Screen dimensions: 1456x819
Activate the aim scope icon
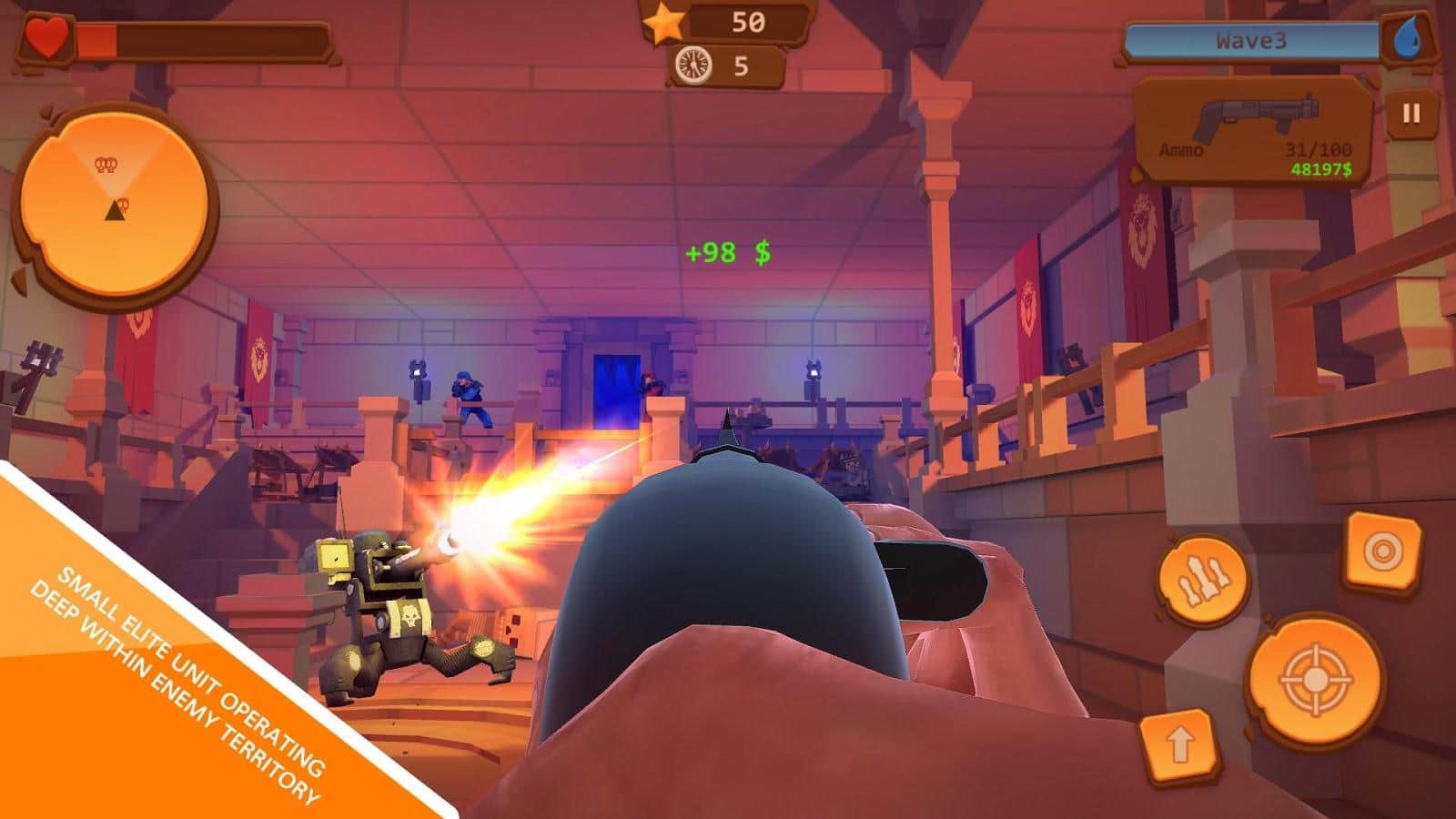1385,551
